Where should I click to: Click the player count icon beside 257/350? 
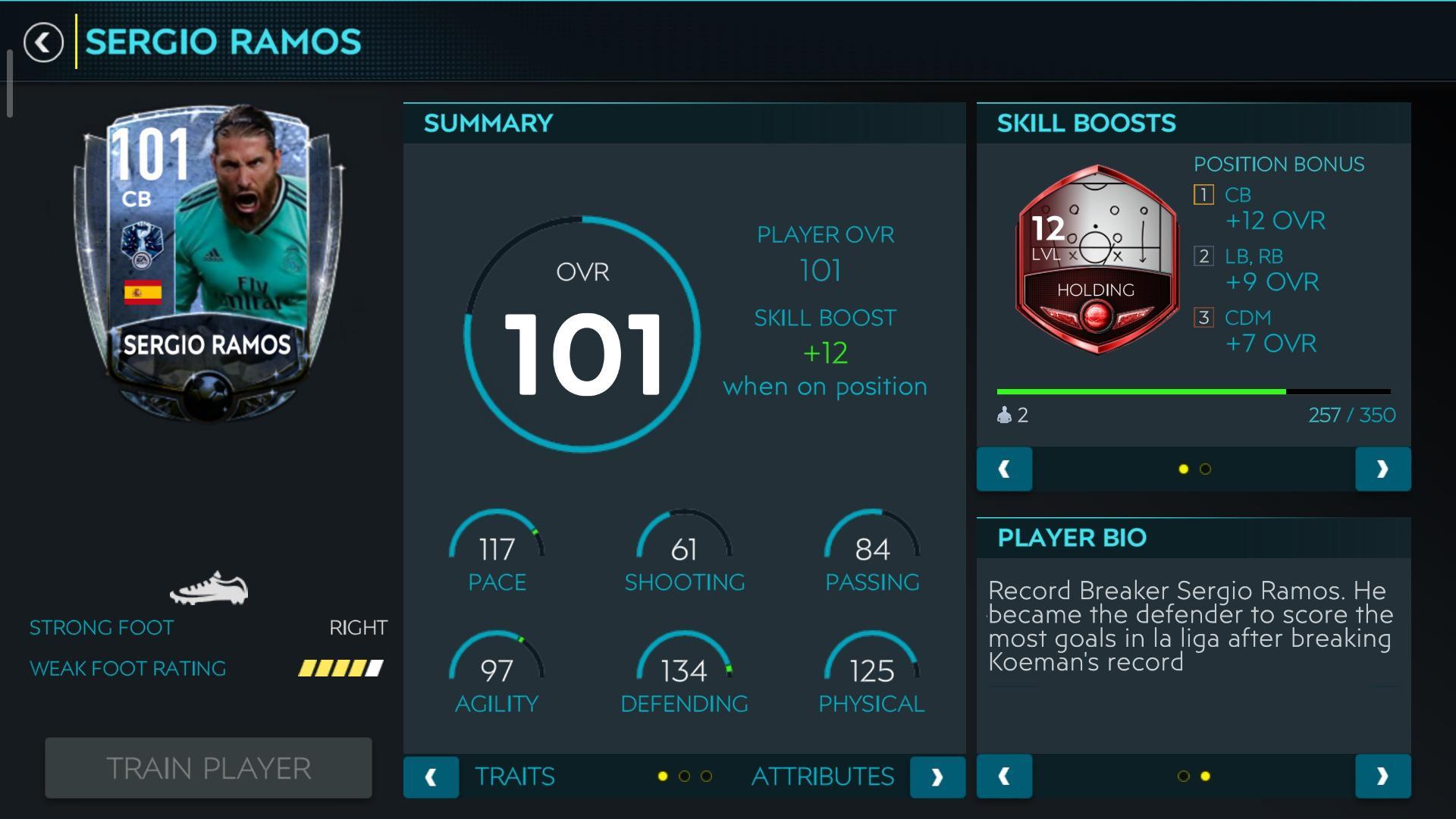click(1004, 415)
